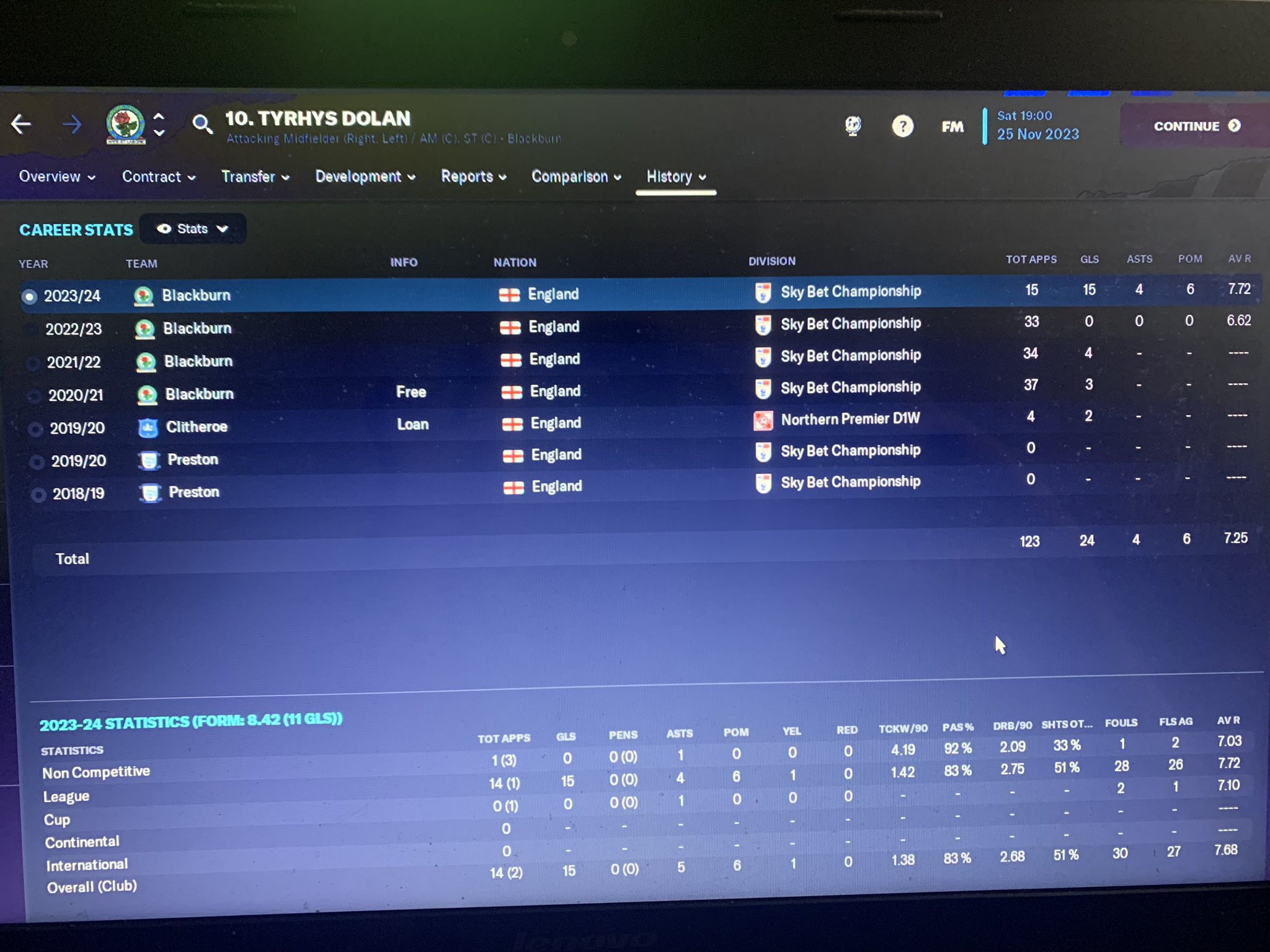The image size is (1270, 952).
Task: Click the help question mark icon
Action: (x=903, y=126)
